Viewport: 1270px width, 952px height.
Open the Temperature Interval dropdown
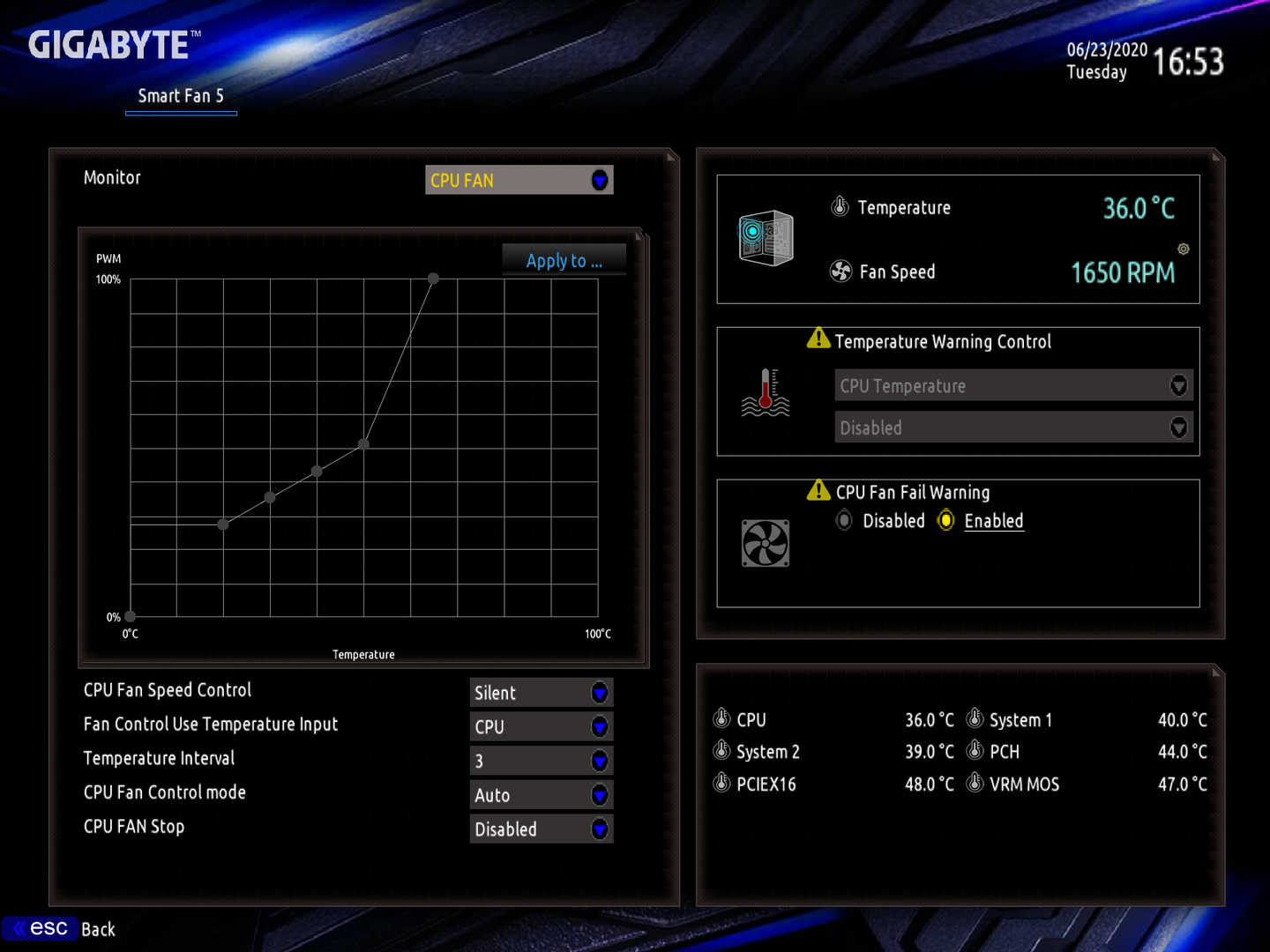pyautogui.click(x=541, y=761)
